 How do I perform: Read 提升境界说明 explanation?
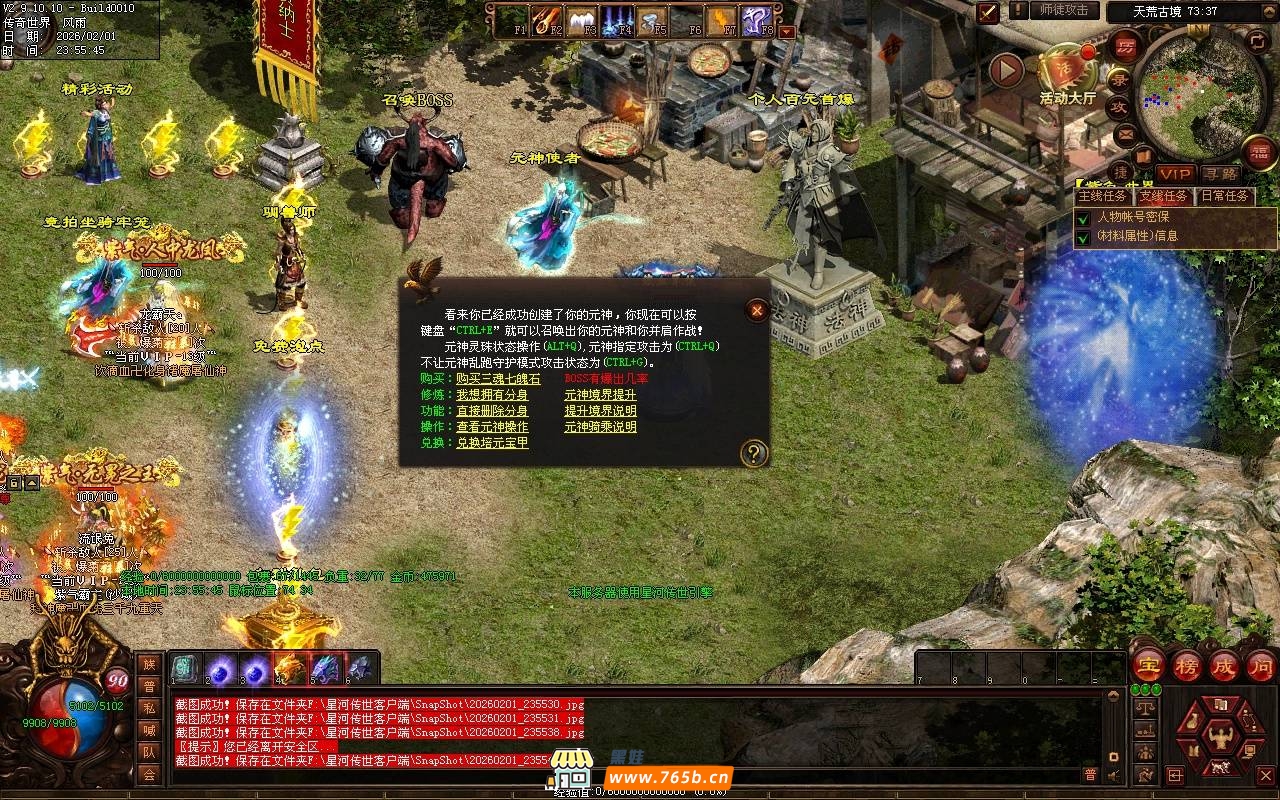pyautogui.click(x=600, y=411)
